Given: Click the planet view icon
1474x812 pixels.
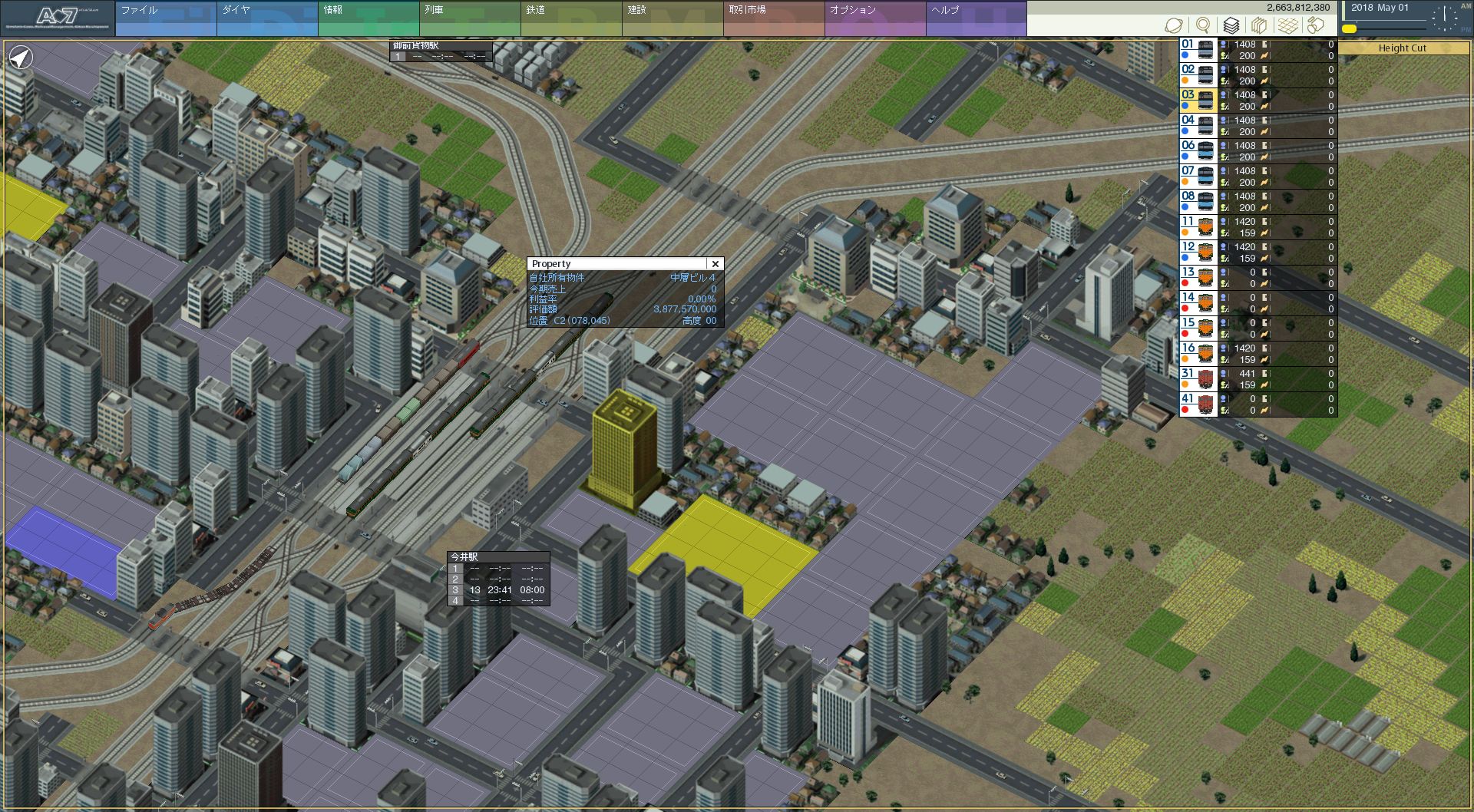Looking at the screenshot, I should pos(1174,25).
